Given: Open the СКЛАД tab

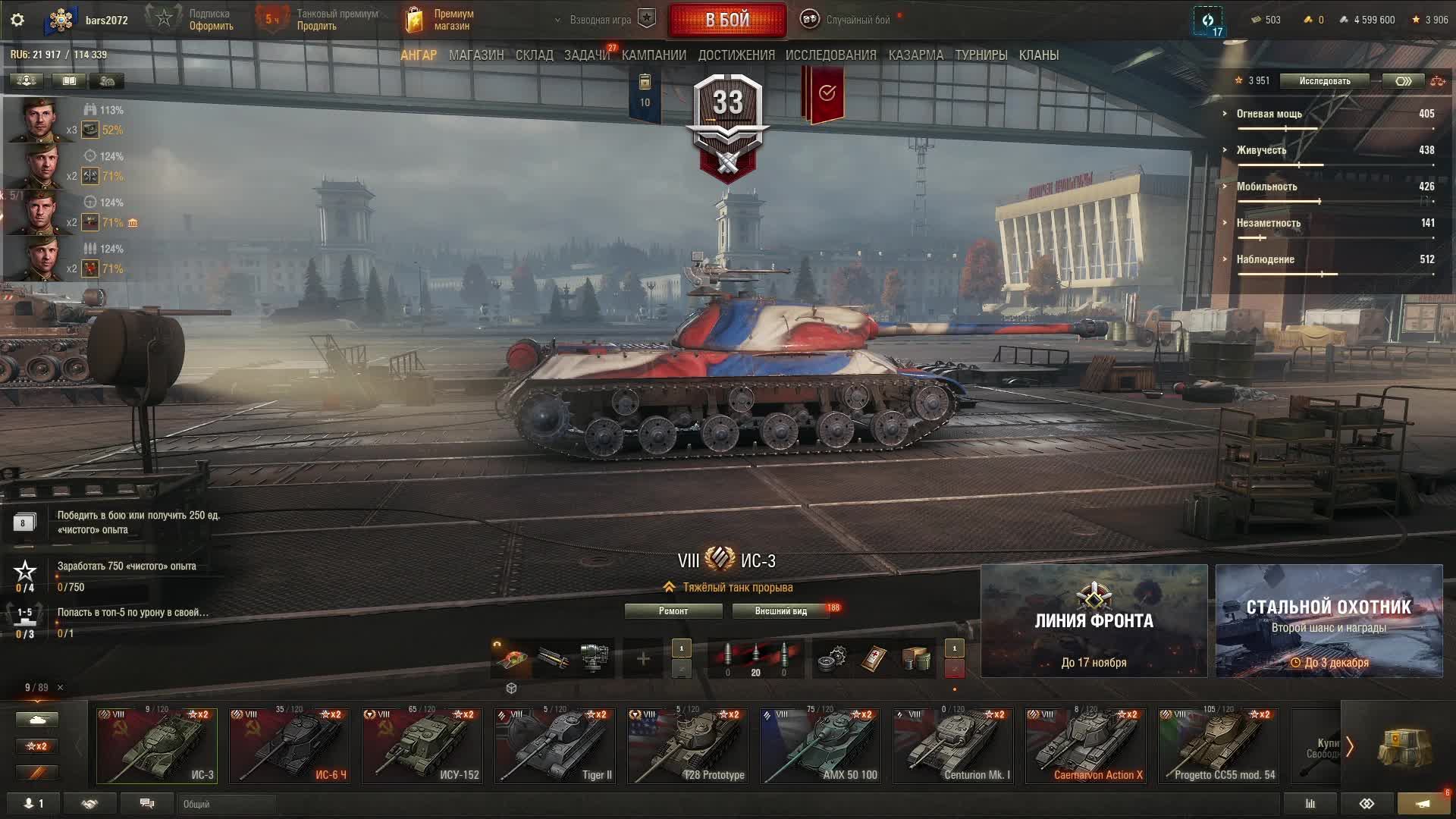Looking at the screenshot, I should click(534, 55).
